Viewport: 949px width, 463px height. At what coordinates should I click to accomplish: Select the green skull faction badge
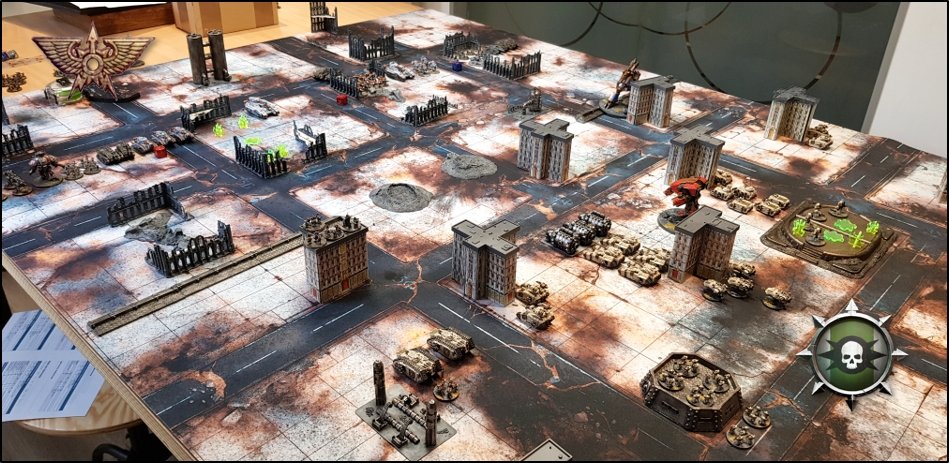852,353
